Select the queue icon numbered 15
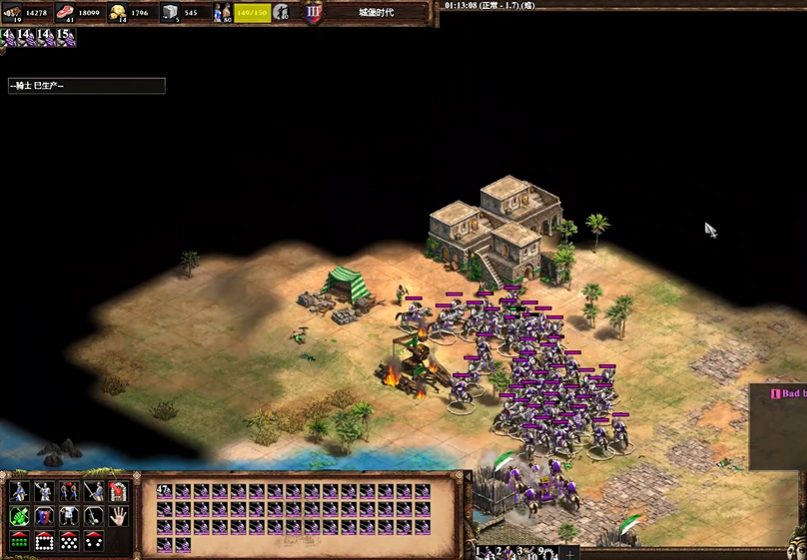Screen dimensions: 807x560 [65, 37]
